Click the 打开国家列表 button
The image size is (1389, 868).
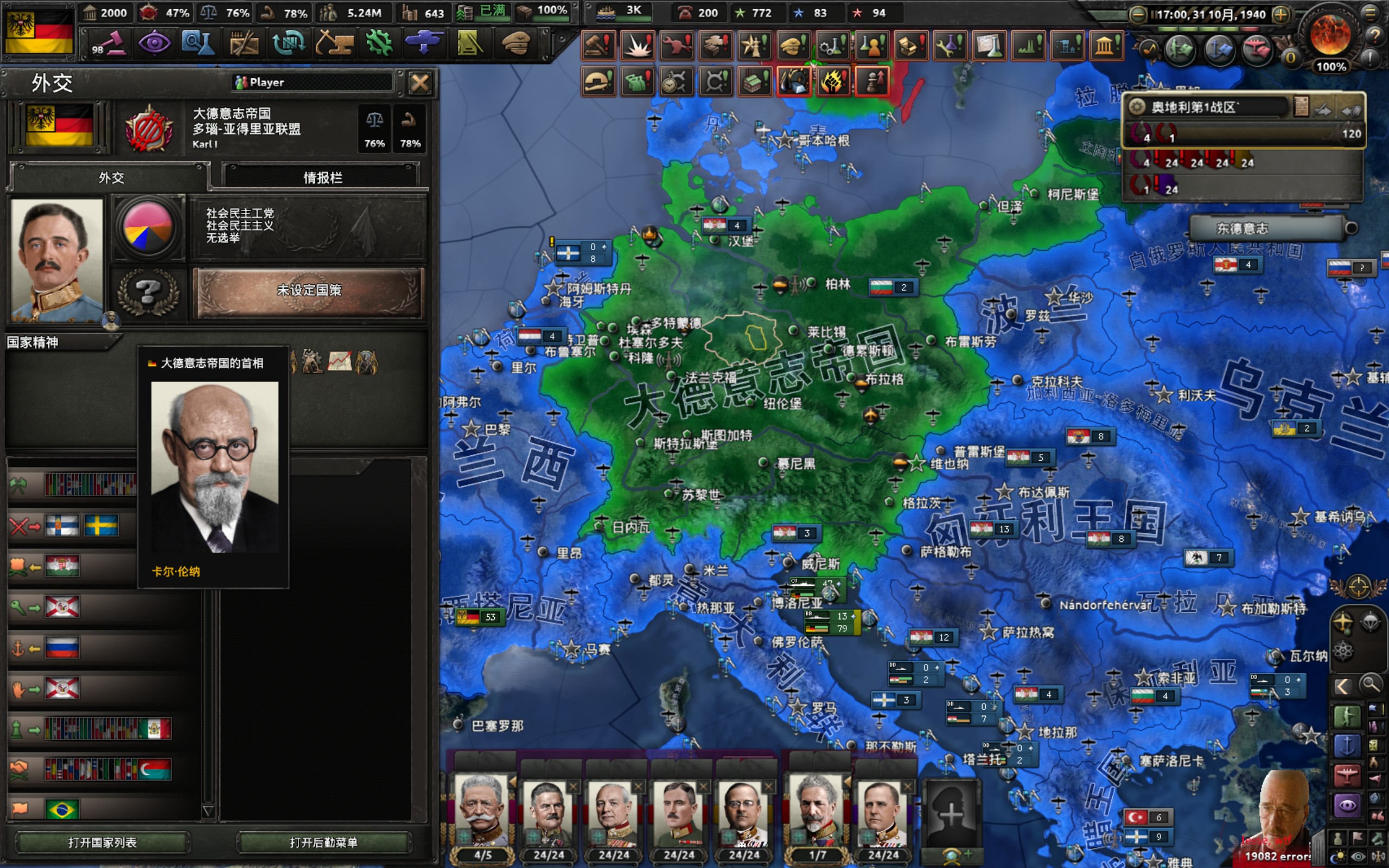102,841
